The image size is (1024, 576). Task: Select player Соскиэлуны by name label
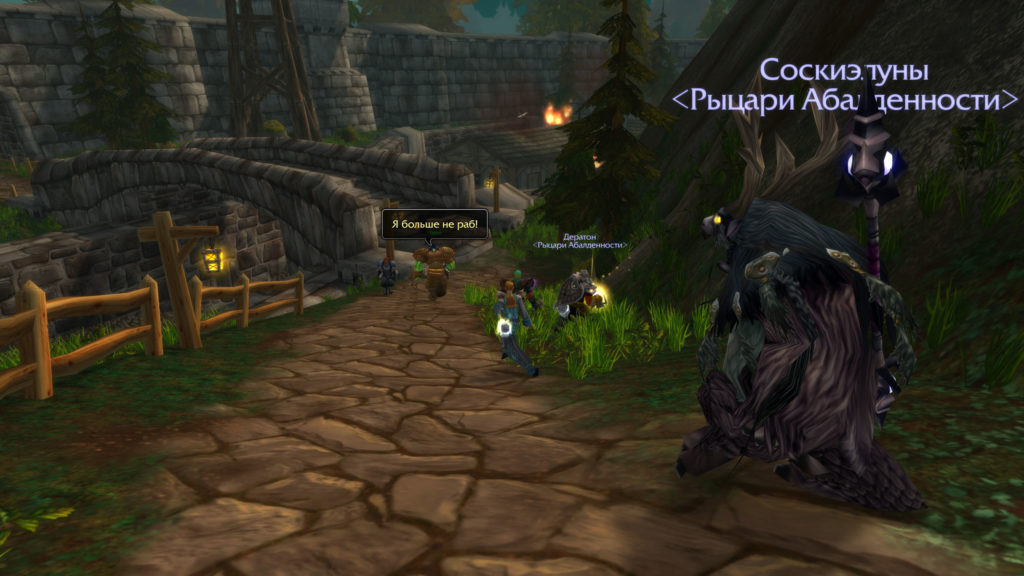(x=844, y=71)
